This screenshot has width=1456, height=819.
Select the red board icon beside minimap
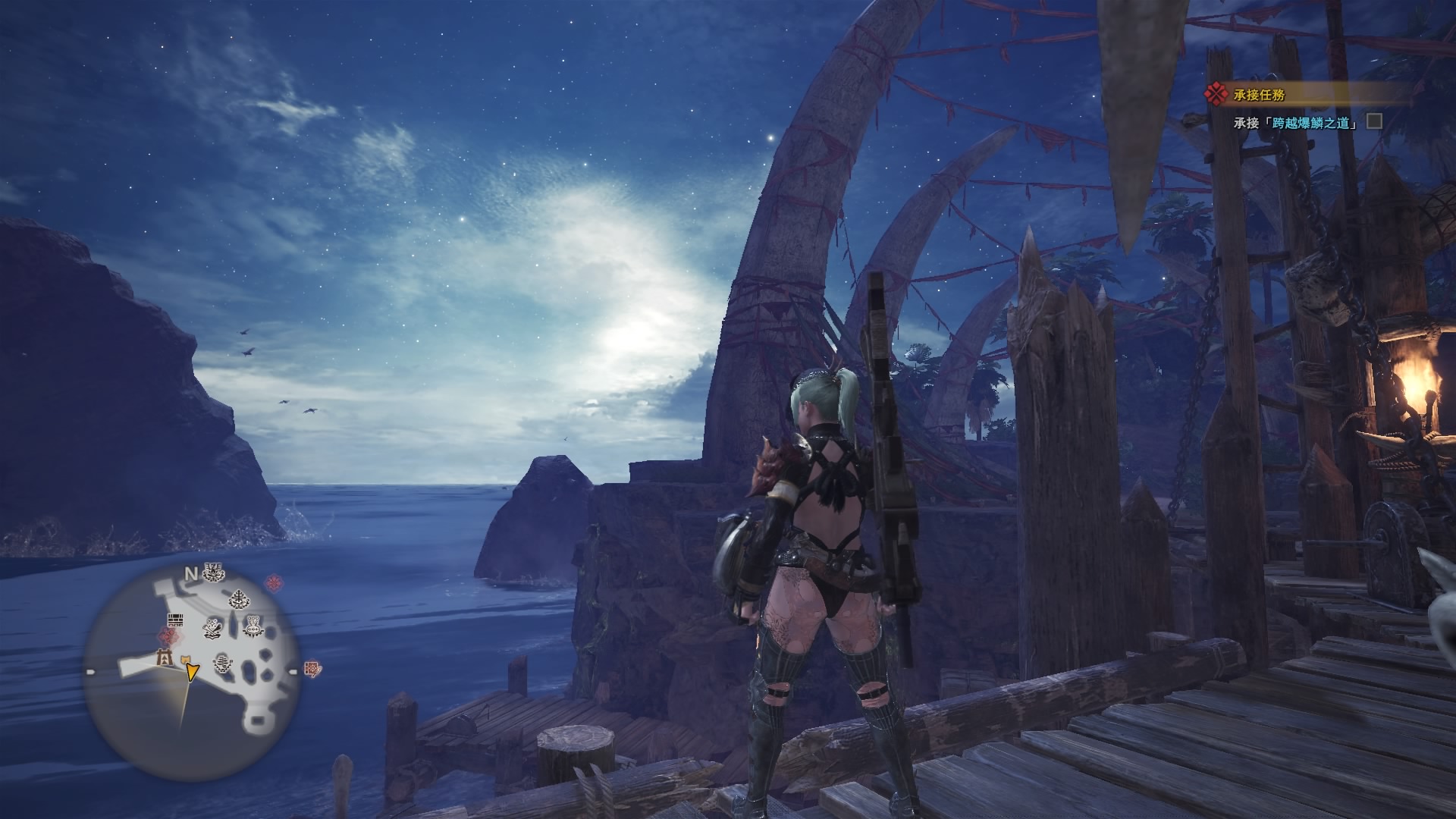point(312,669)
